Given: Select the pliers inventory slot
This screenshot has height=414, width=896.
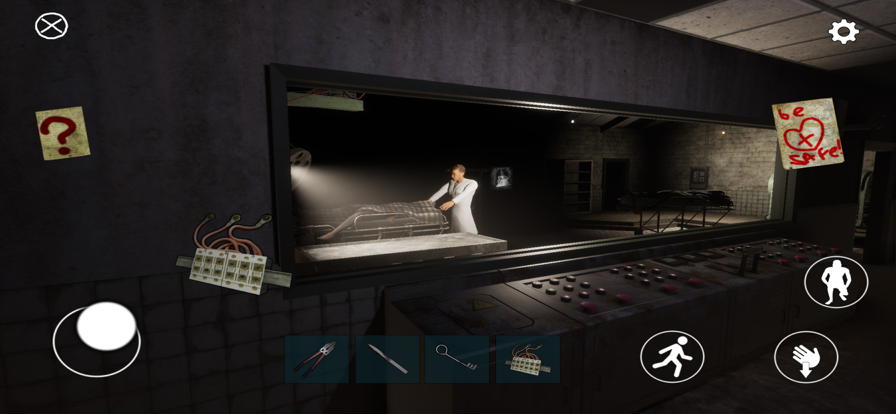Looking at the screenshot, I should (317, 360).
